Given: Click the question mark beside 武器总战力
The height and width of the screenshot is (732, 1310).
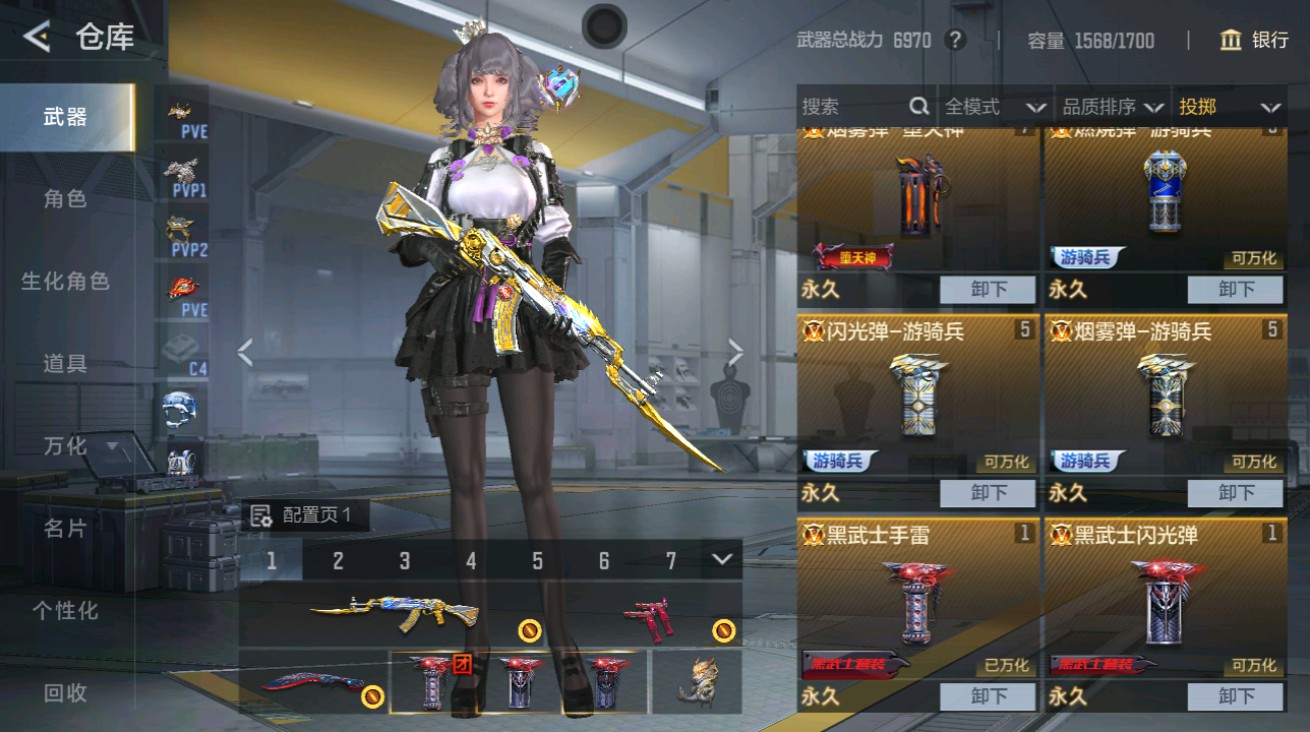Looking at the screenshot, I should pyautogui.click(x=955, y=40).
